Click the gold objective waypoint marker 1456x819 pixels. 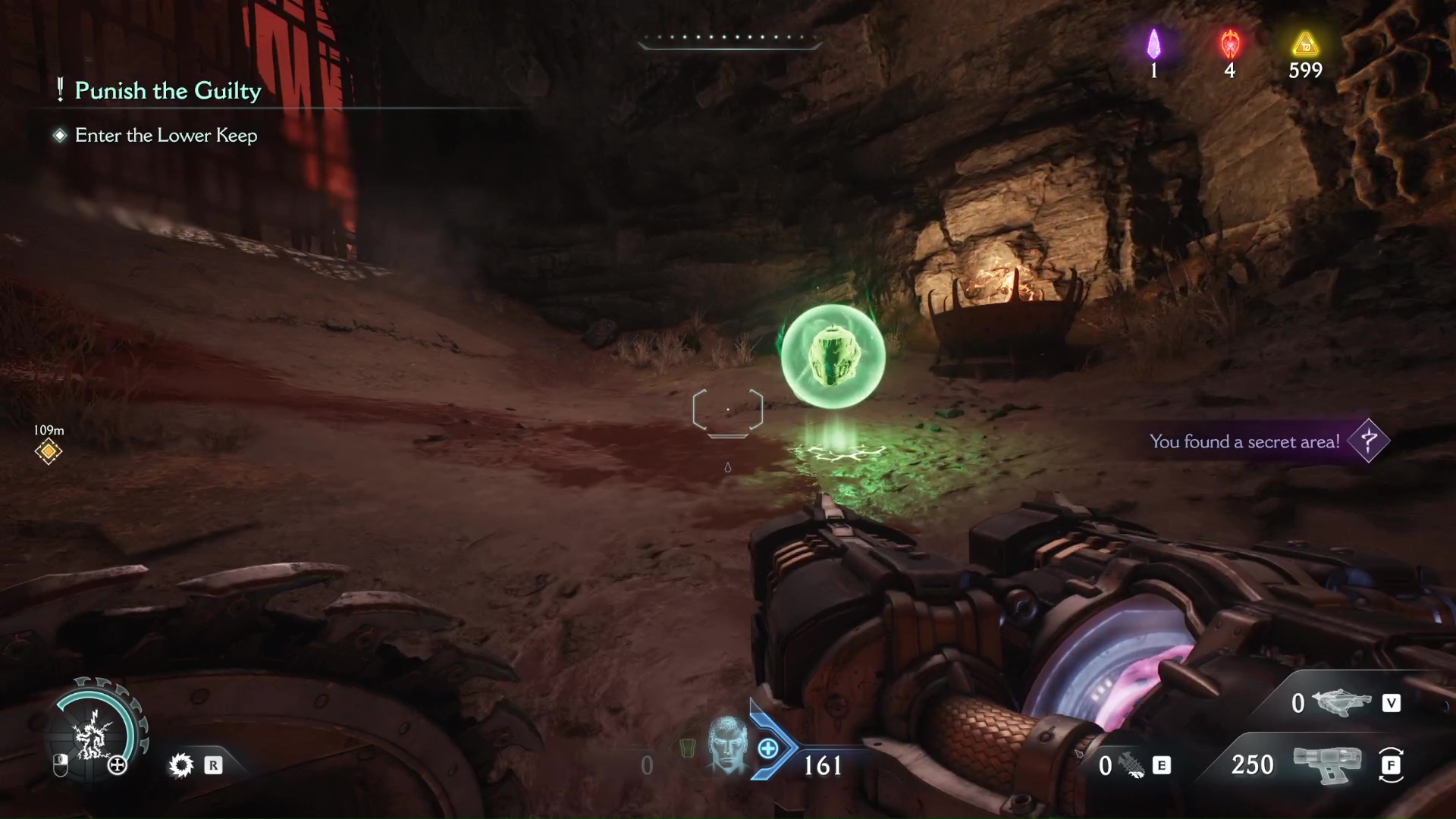click(49, 452)
